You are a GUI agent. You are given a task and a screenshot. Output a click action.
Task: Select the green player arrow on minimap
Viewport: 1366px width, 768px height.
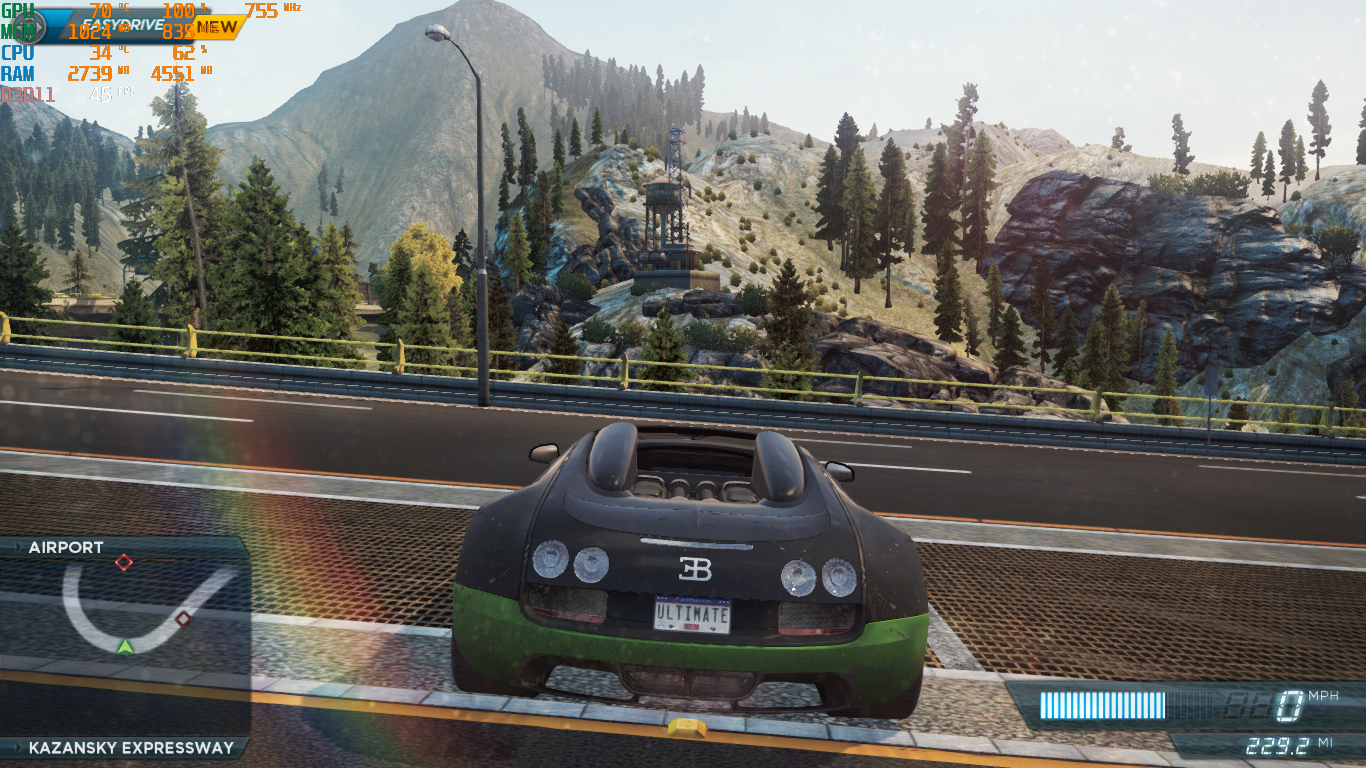(124, 646)
